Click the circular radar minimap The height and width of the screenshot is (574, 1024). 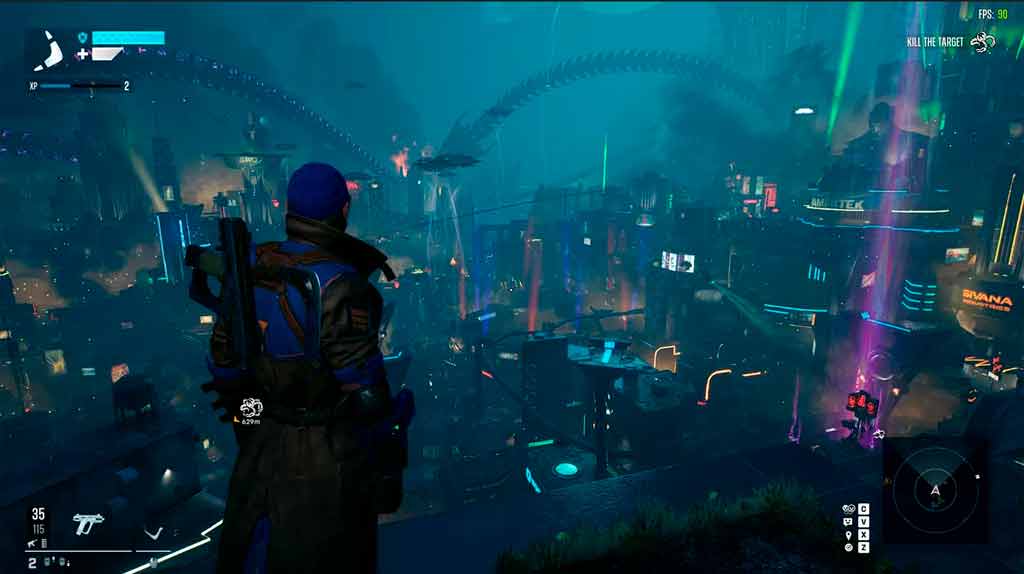(935, 490)
